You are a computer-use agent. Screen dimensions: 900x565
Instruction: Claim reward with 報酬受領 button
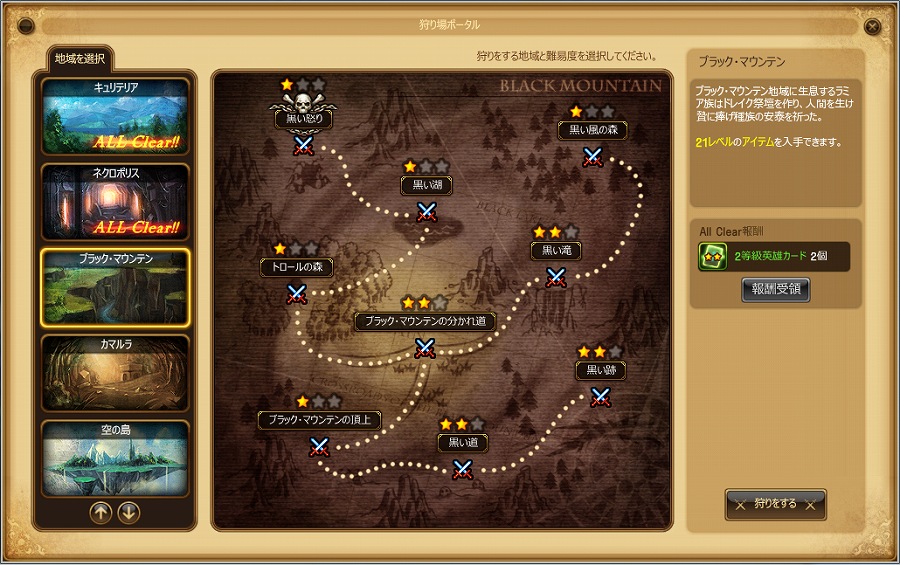pos(775,290)
